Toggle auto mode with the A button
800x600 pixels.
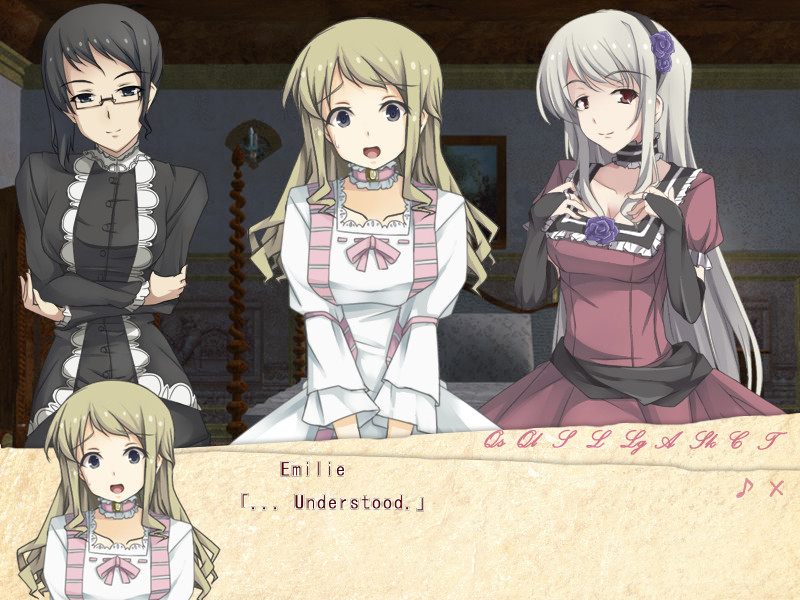click(x=666, y=440)
